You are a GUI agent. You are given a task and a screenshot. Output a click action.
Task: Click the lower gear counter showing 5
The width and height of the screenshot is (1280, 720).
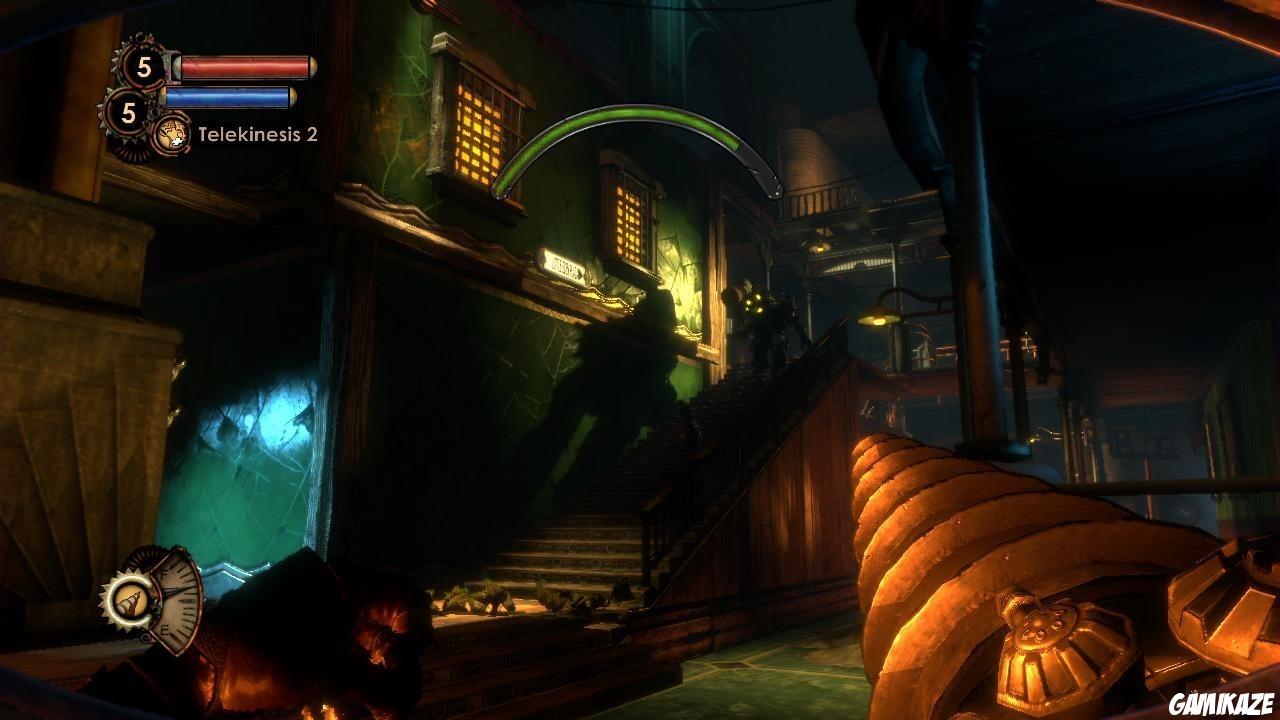126,112
